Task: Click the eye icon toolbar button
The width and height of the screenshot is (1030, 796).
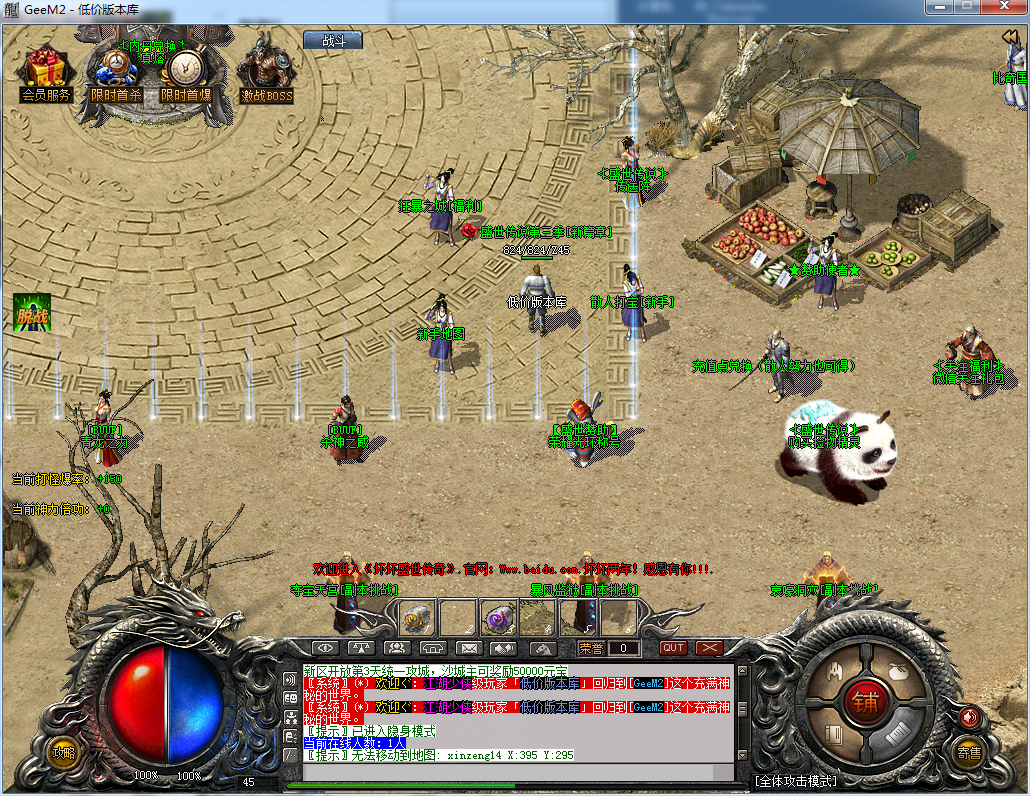Action: coord(325,648)
